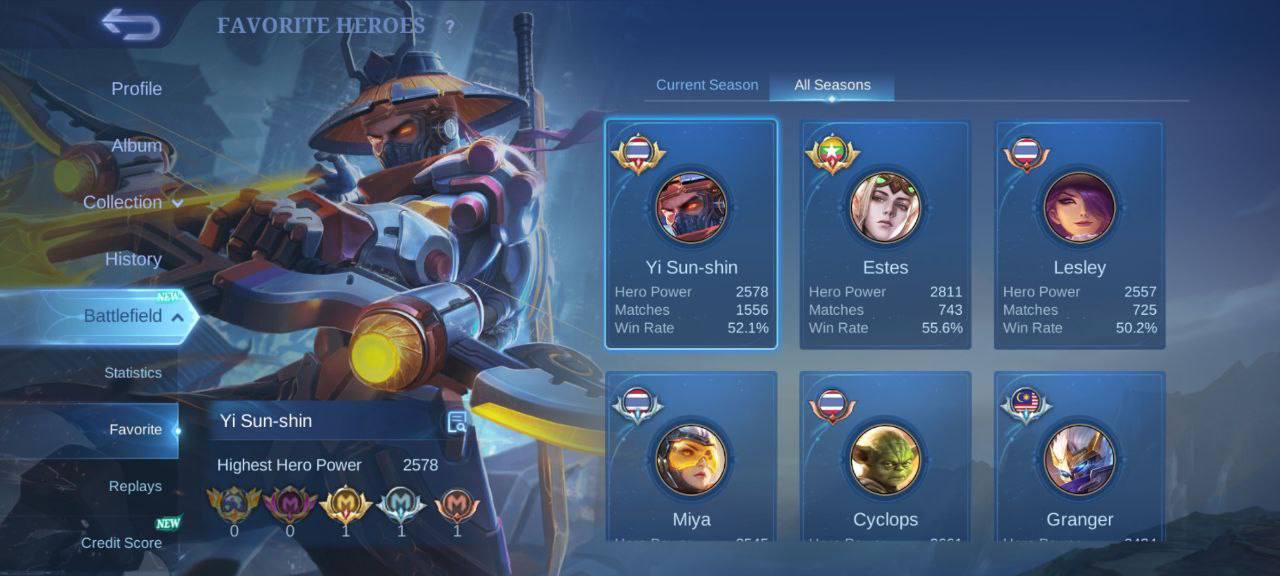This screenshot has height=576, width=1280.
Task: View the Credit Score page
Action: pos(121,543)
